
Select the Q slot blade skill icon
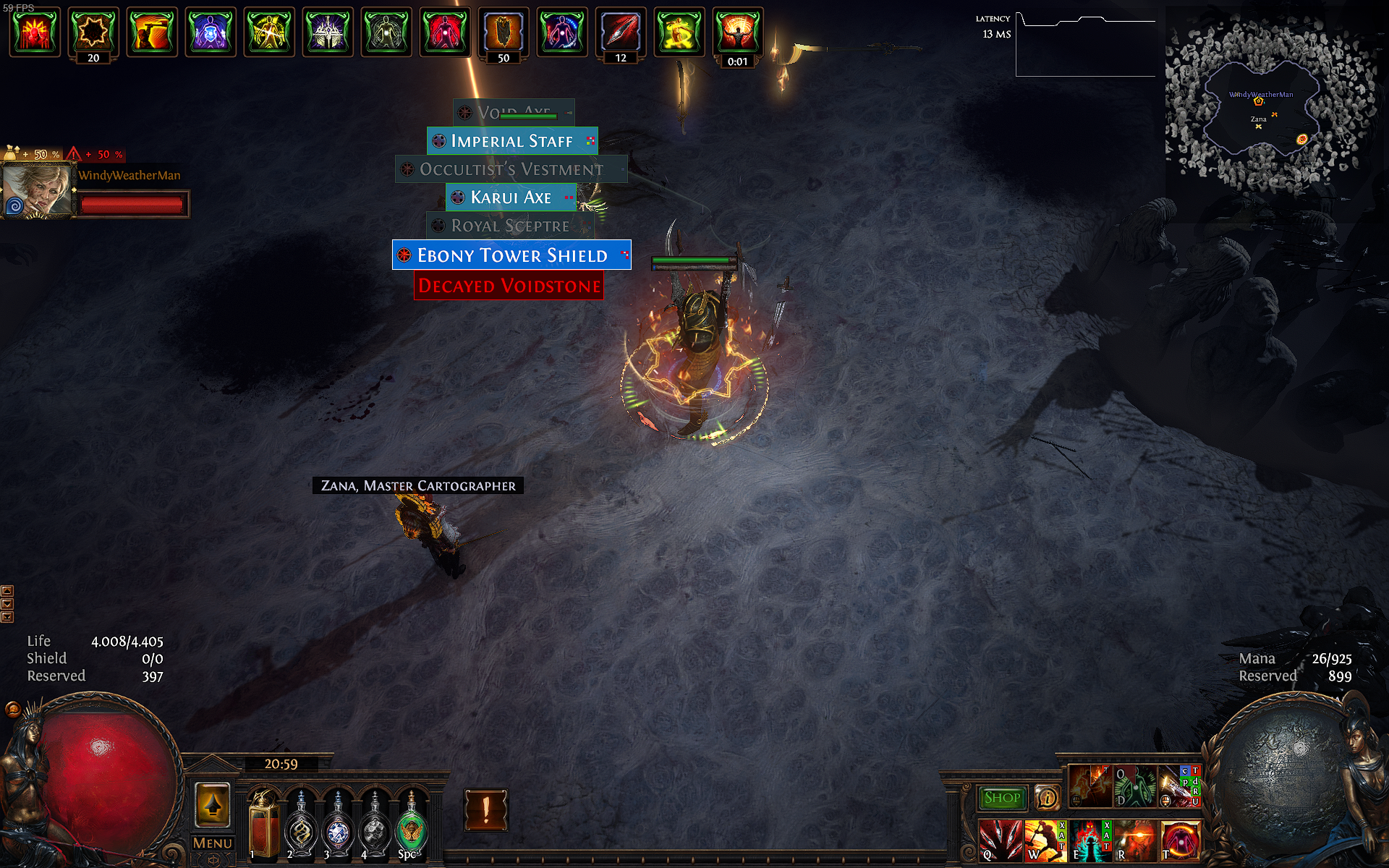coord(1002,842)
